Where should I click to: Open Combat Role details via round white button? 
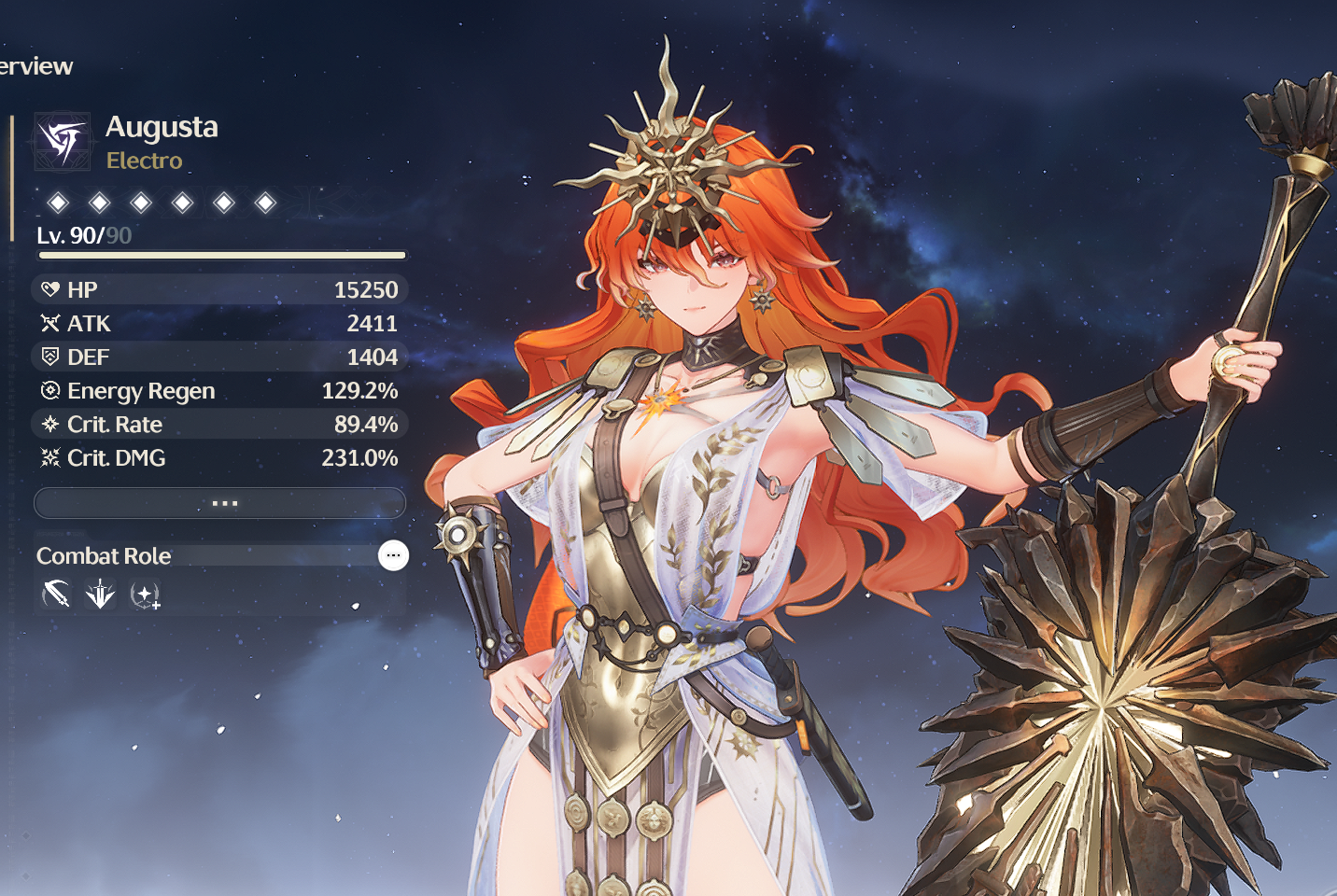pos(393,555)
